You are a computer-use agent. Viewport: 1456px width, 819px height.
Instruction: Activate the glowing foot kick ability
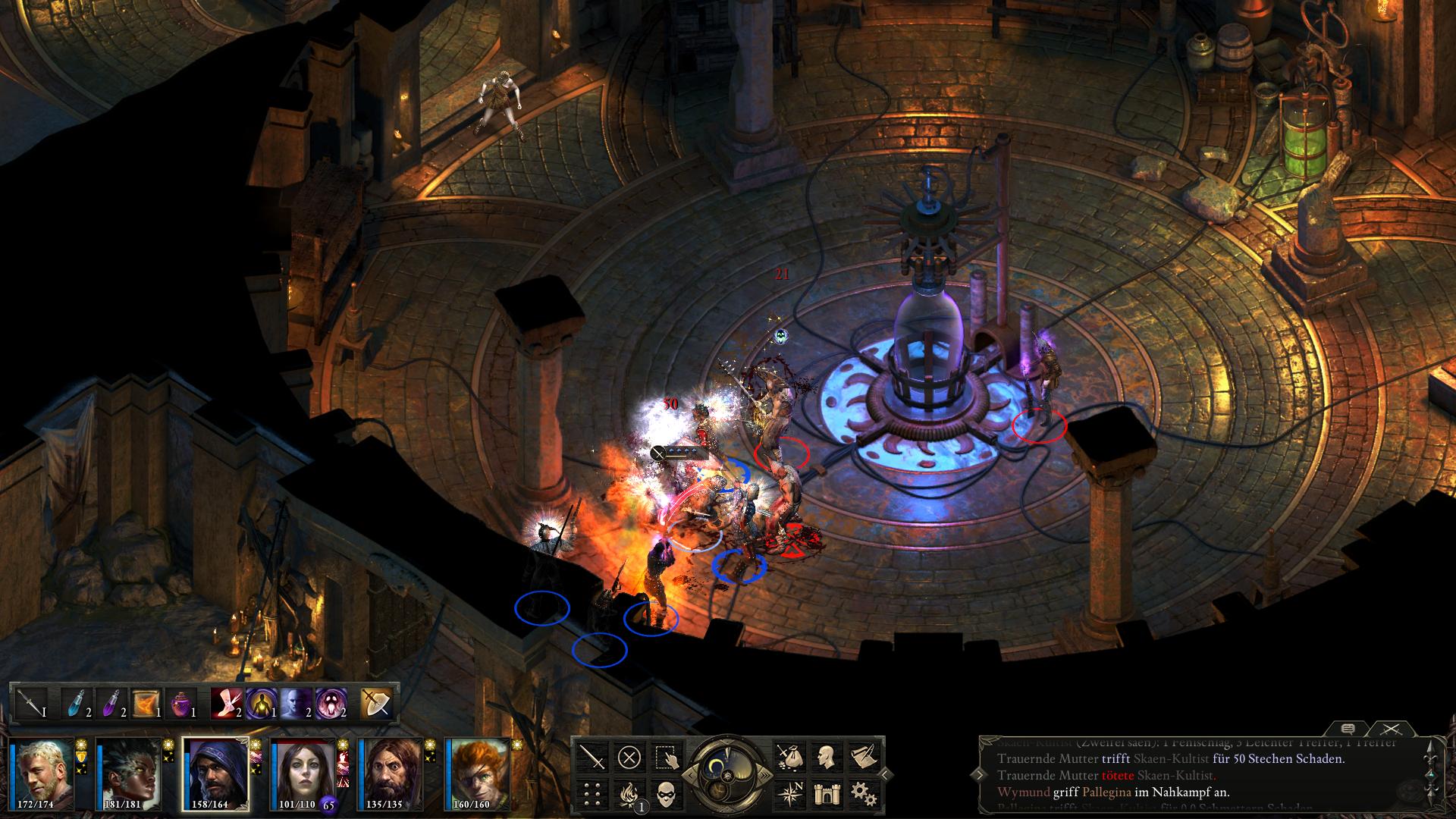(x=226, y=703)
